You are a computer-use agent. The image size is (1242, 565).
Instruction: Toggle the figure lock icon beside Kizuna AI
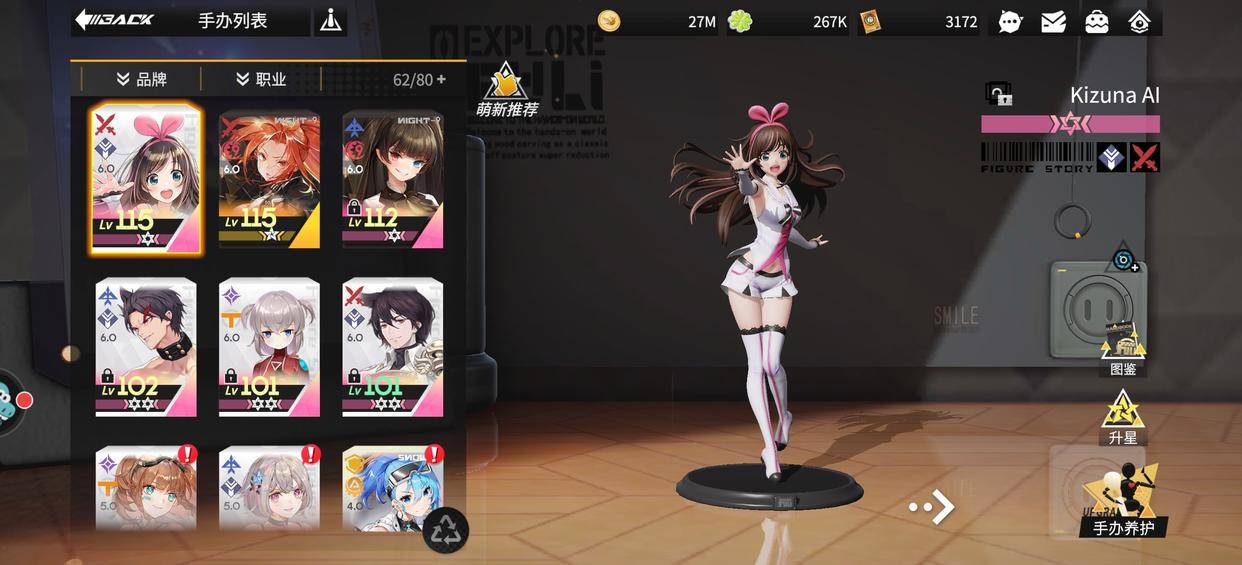998,95
